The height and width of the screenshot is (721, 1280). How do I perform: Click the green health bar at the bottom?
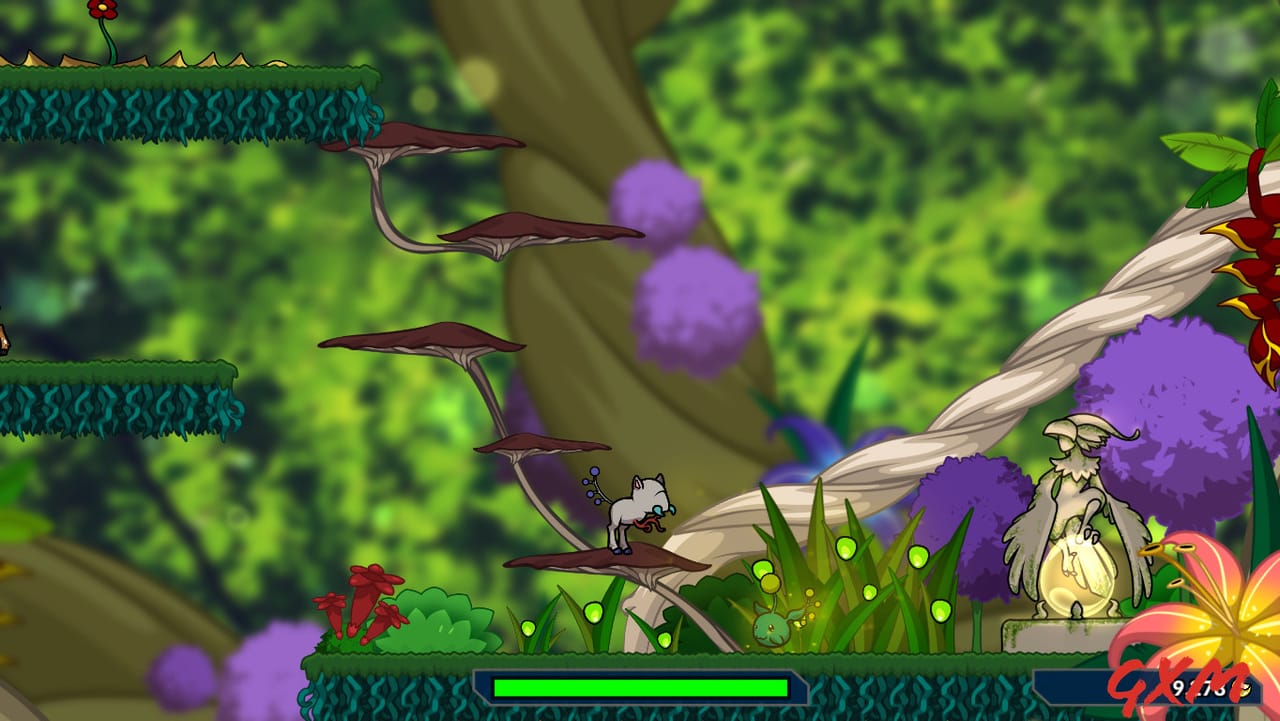pos(640,688)
